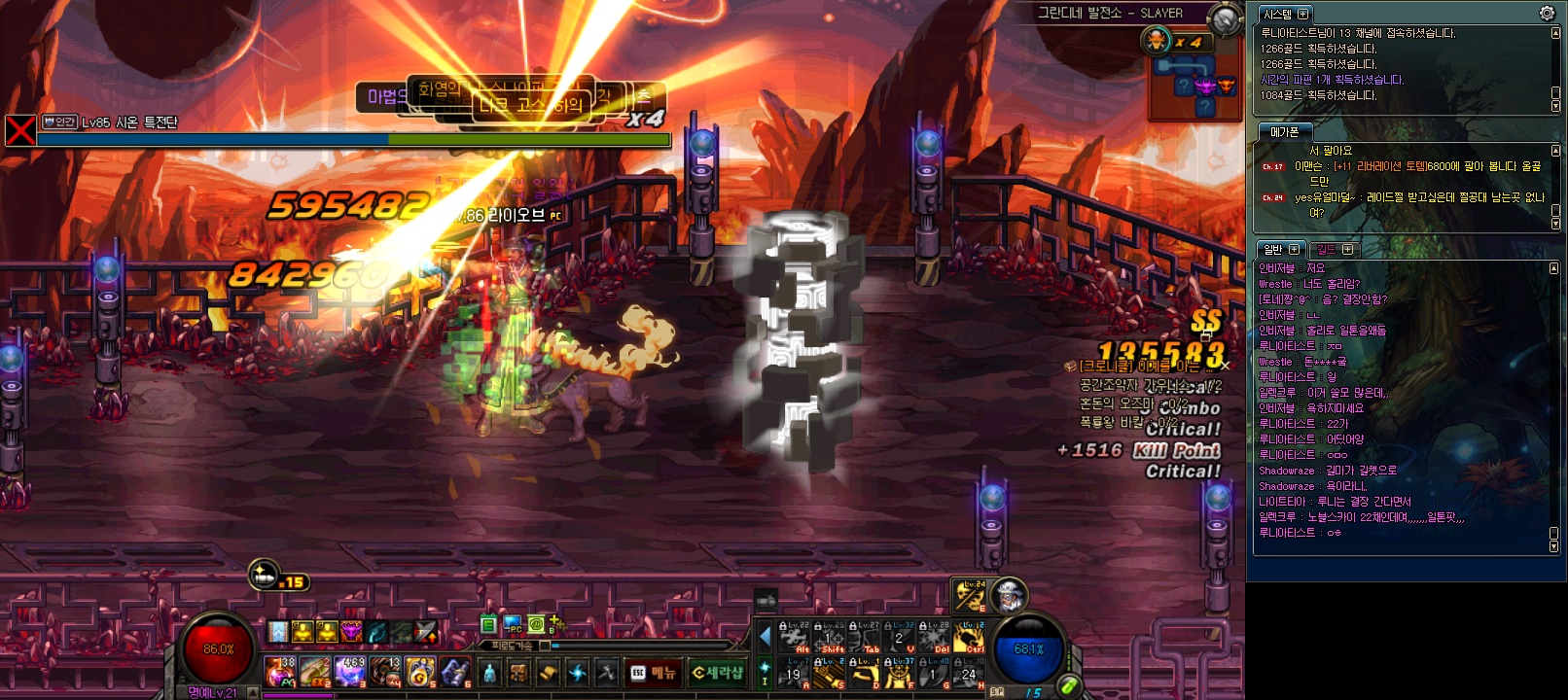
Task: Select the 메가폰 chat tab
Action: point(1284,131)
